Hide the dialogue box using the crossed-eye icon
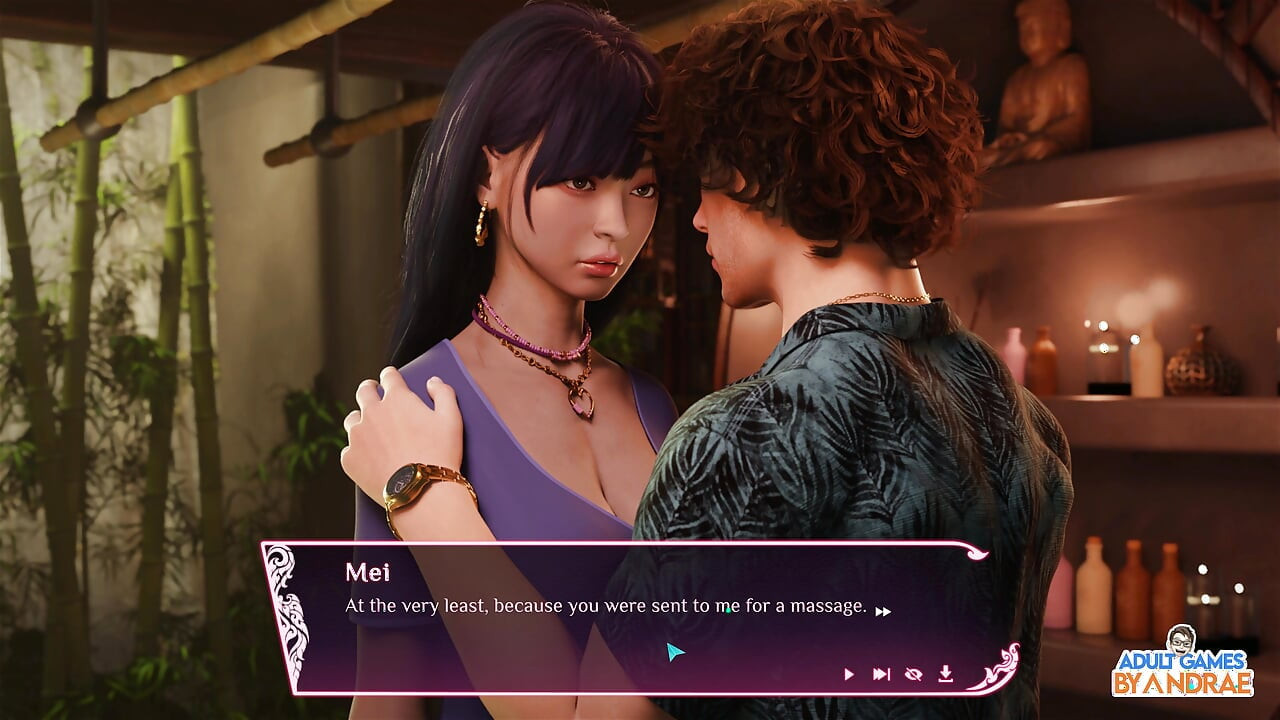This screenshot has height=720, width=1280. pos(913,674)
